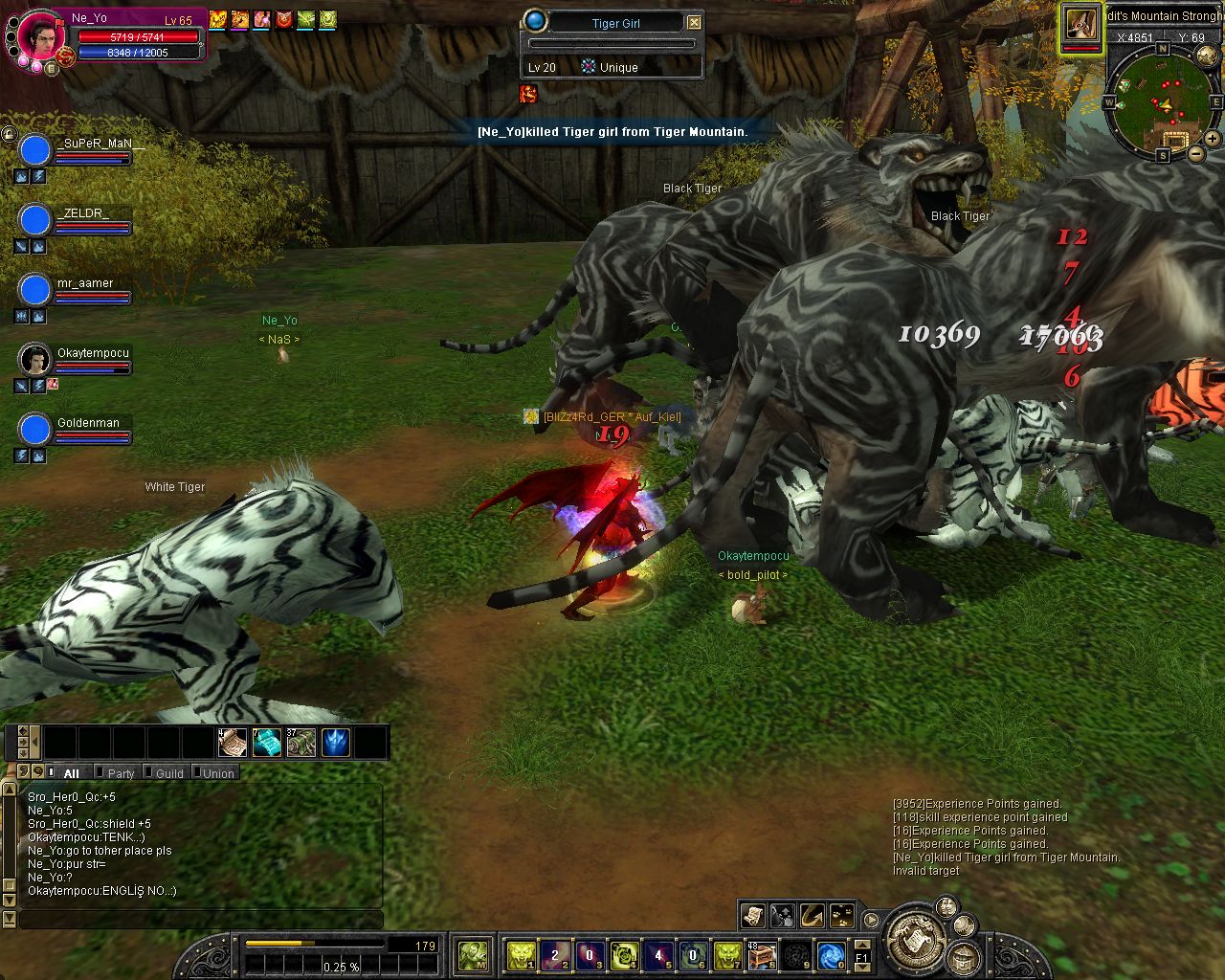
Task: Use the blue crystal item in quickbar
Action: 335,743
